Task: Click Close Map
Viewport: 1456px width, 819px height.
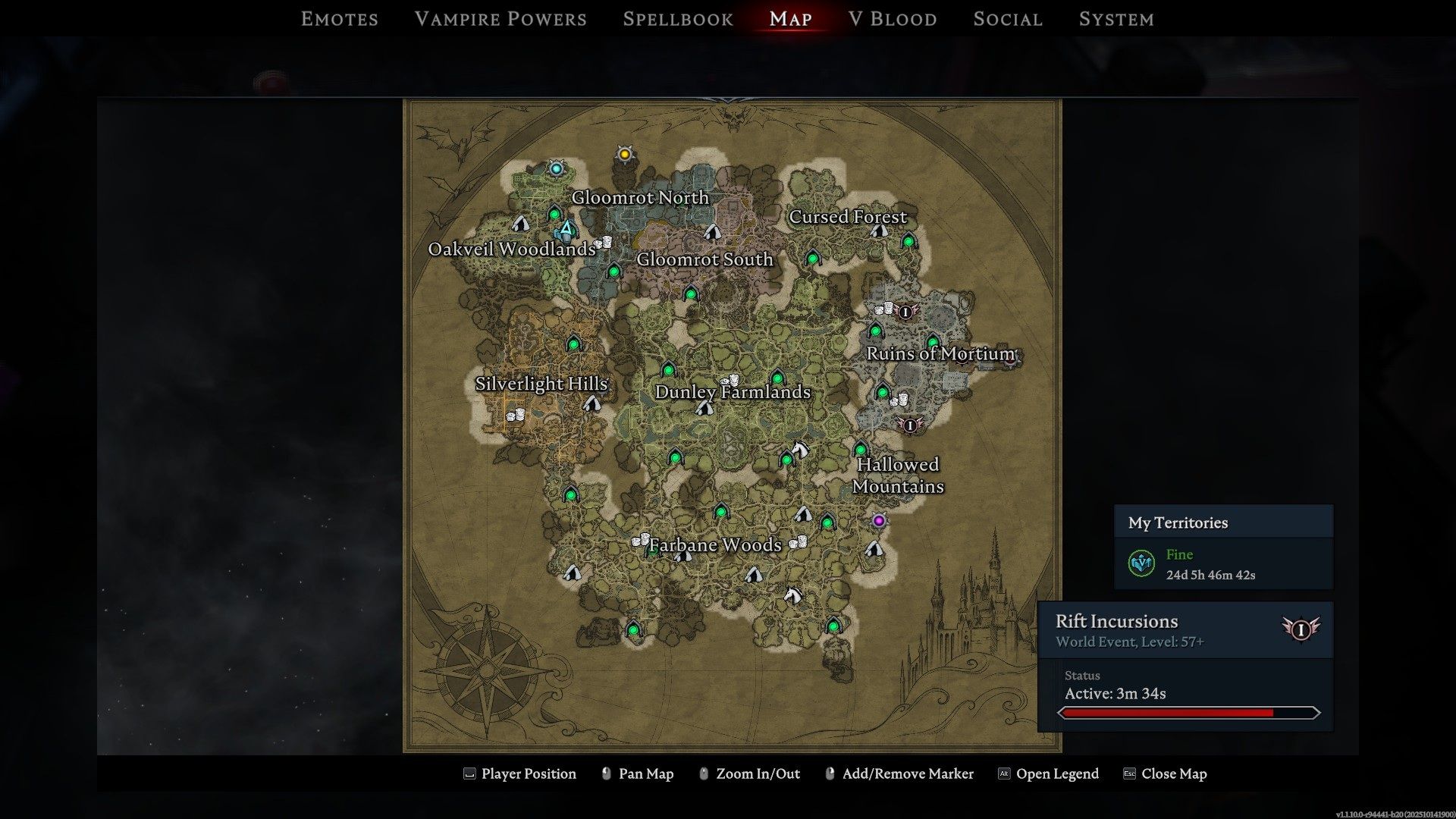Action: 1174,773
